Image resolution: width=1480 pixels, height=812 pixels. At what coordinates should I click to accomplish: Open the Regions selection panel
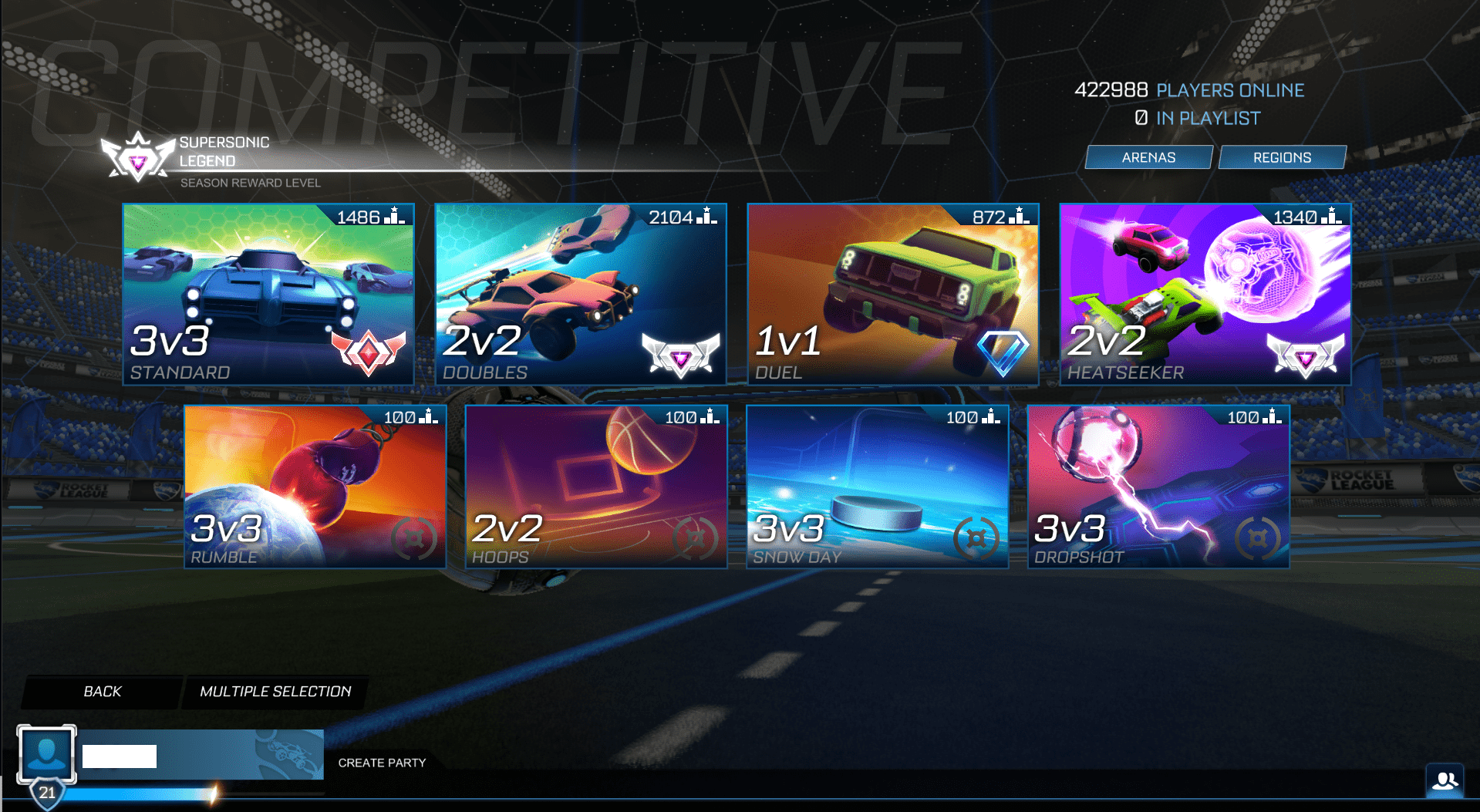tap(1282, 157)
